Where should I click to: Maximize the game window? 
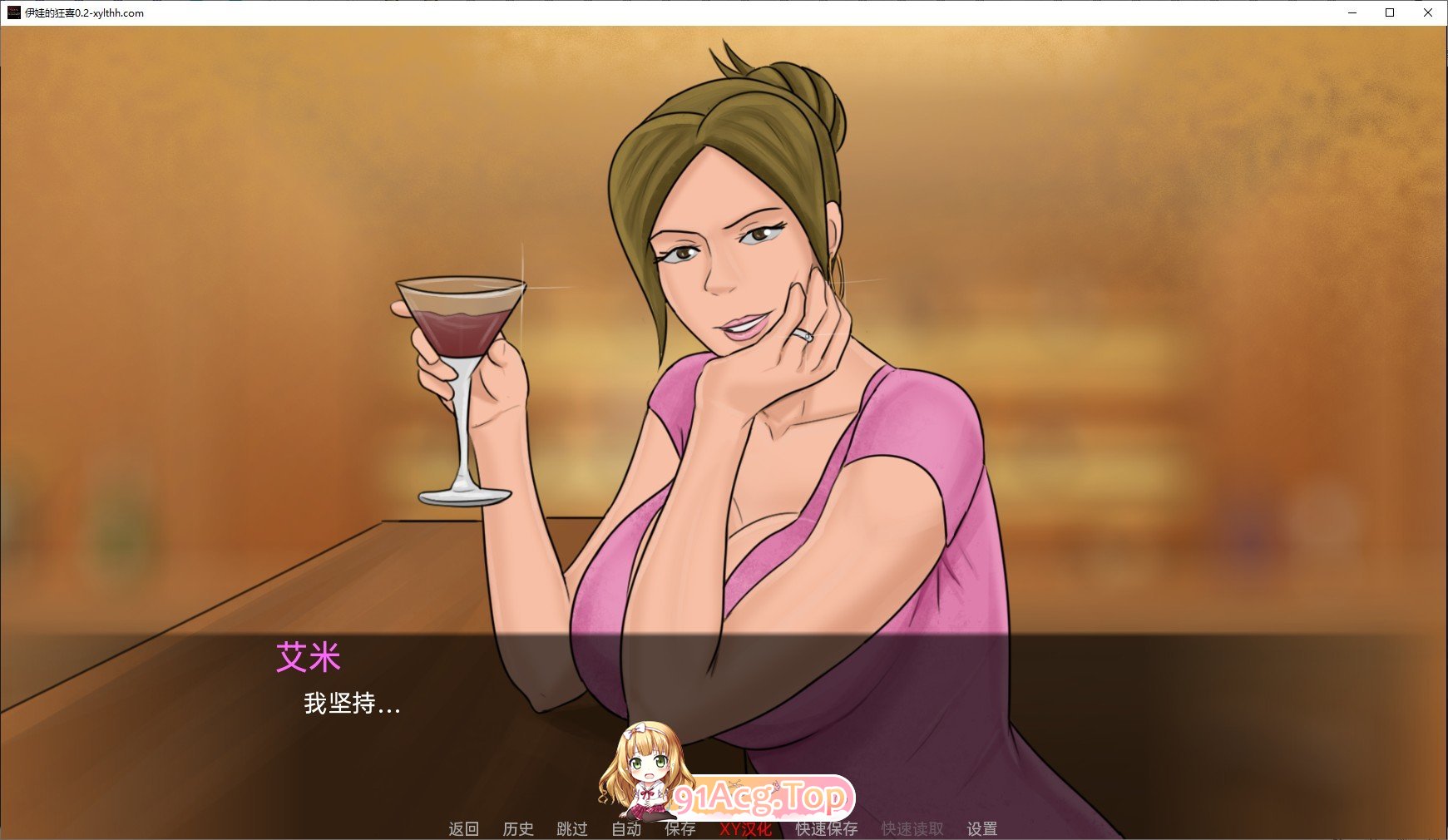point(1390,13)
